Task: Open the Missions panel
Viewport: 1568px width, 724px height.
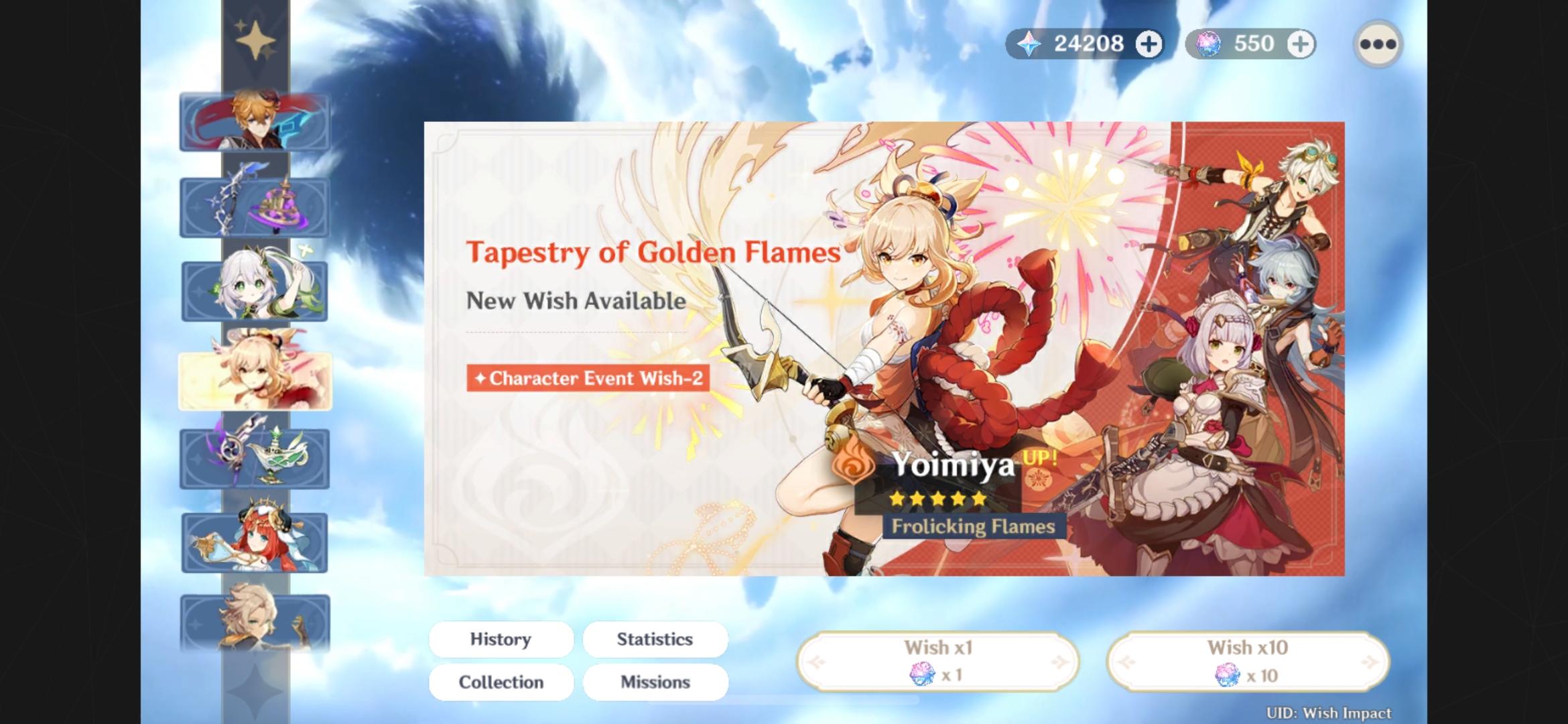Action: pos(655,682)
